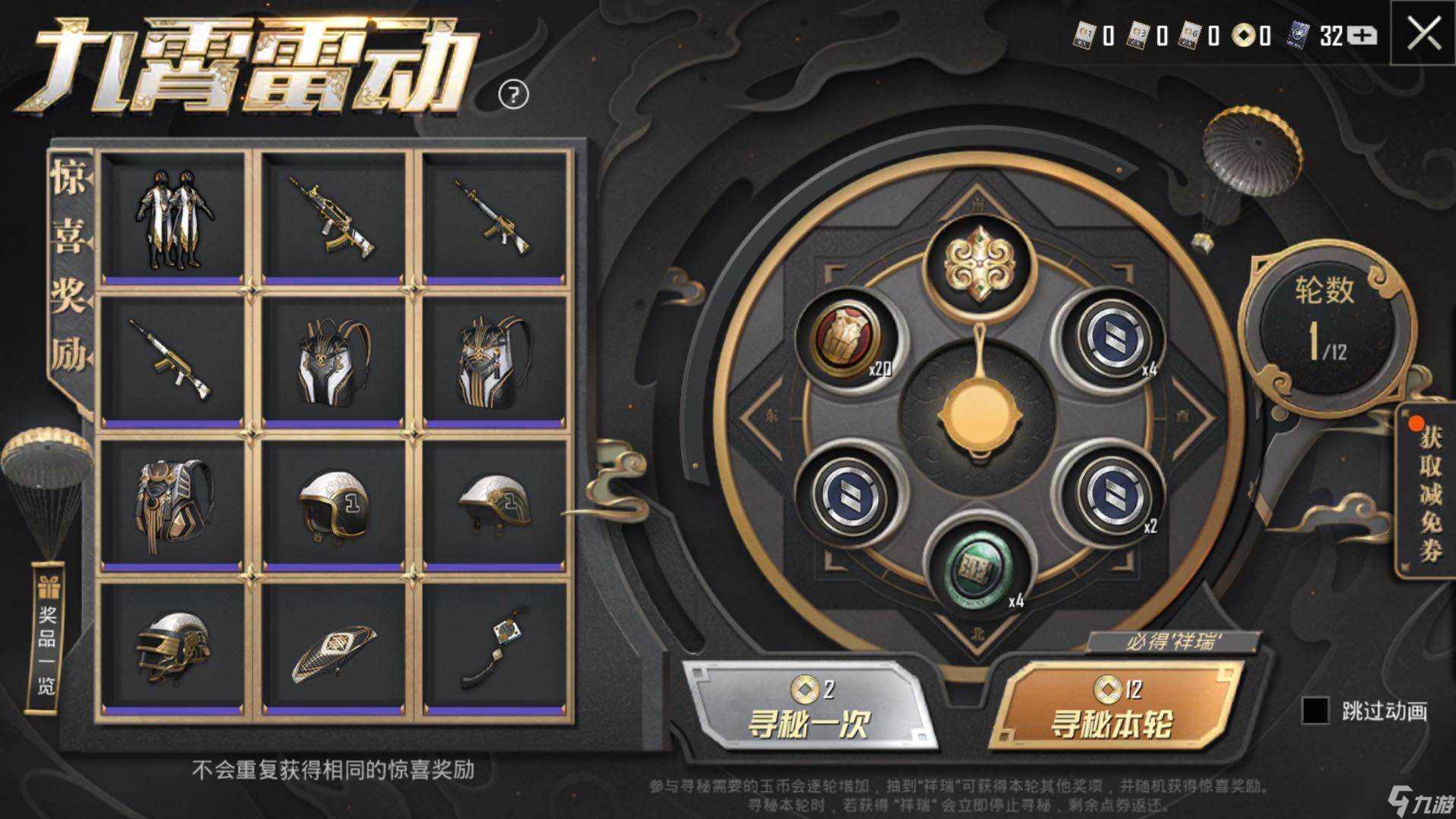
Task: Toggle the 跳过动画 skip animation checkbox
Action: pos(1315,711)
